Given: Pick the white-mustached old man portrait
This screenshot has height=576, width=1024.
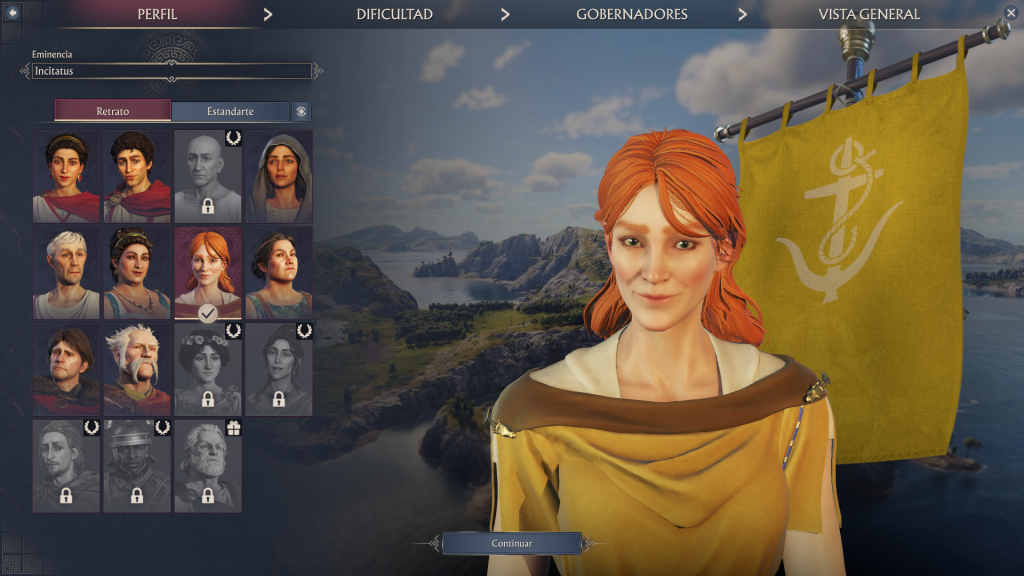Looking at the screenshot, I should pyautogui.click(x=137, y=369).
